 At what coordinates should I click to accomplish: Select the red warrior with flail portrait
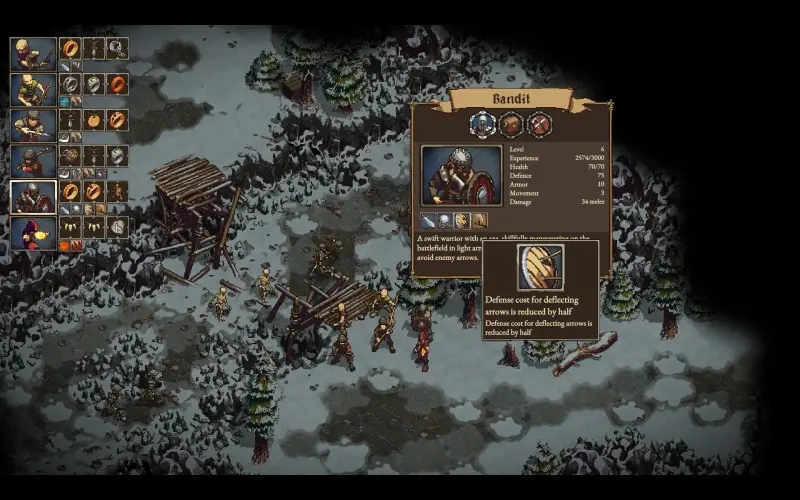pyautogui.click(x=33, y=160)
